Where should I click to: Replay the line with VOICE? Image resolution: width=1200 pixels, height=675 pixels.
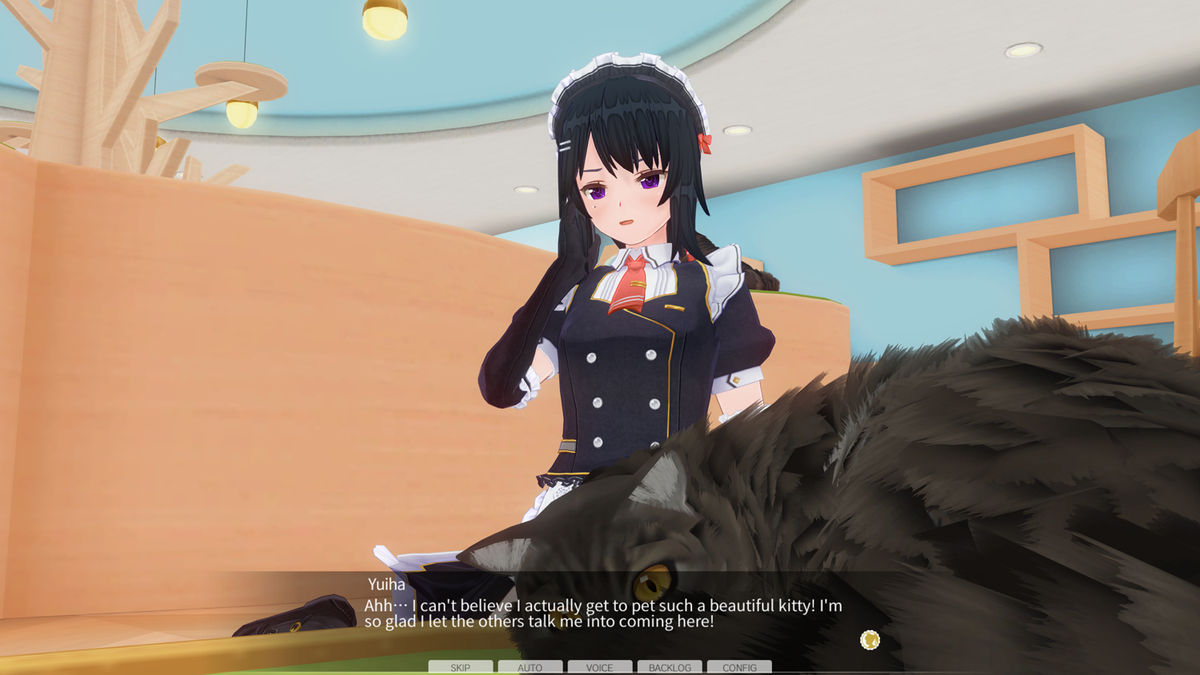[600, 667]
